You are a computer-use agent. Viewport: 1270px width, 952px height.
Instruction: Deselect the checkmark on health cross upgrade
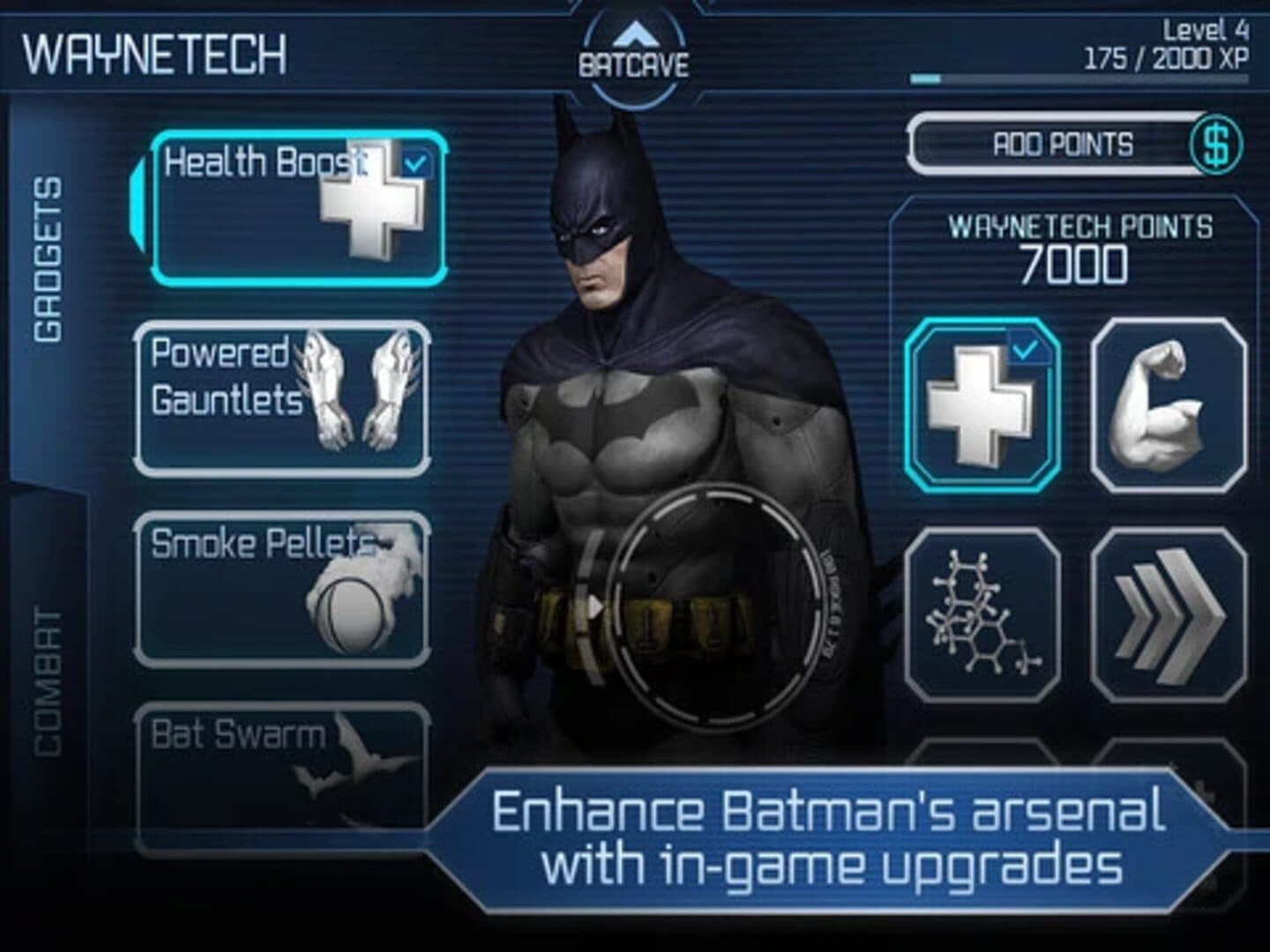[1026, 351]
